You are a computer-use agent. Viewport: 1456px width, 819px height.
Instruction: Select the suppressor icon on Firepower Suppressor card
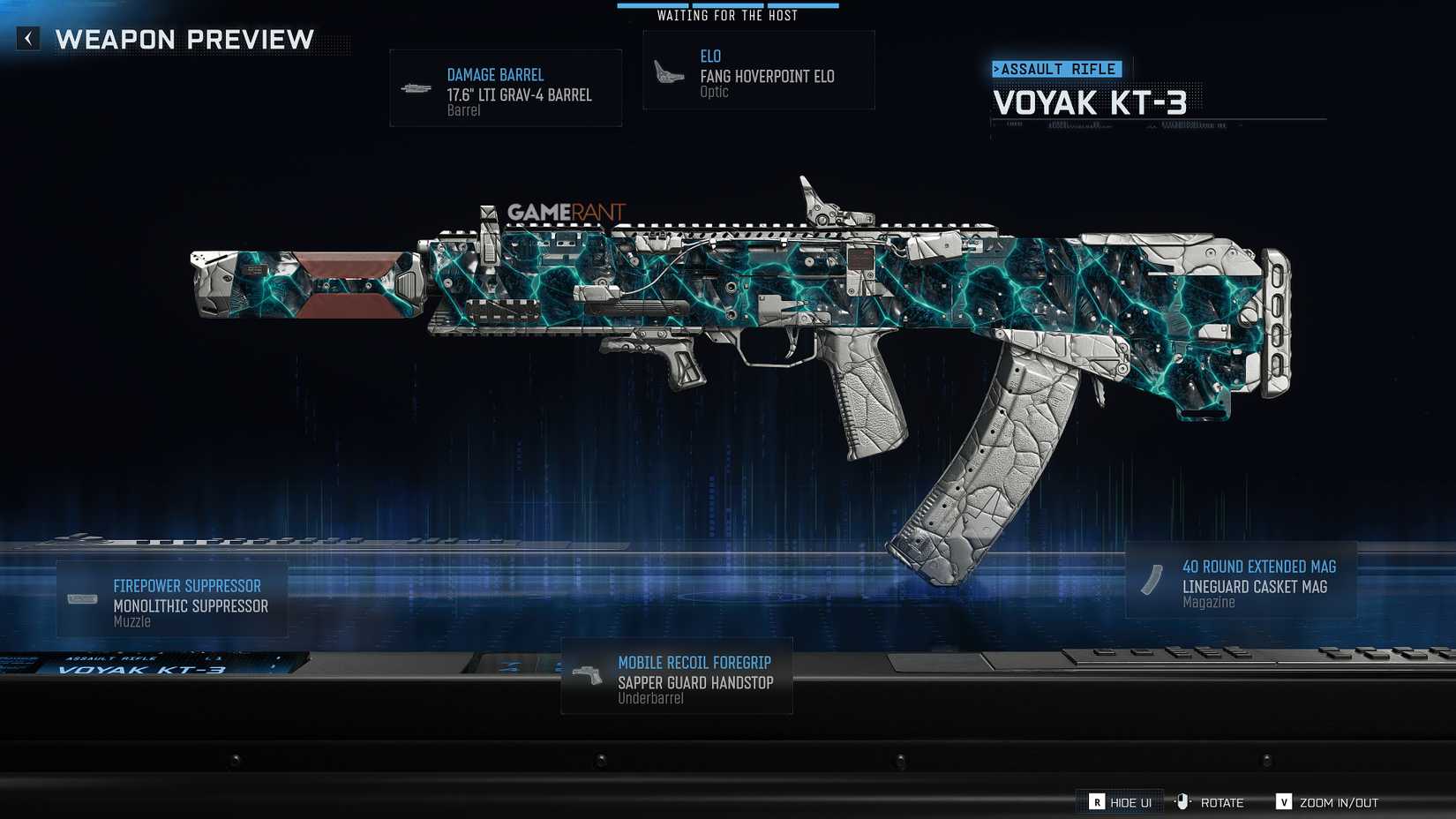82,598
